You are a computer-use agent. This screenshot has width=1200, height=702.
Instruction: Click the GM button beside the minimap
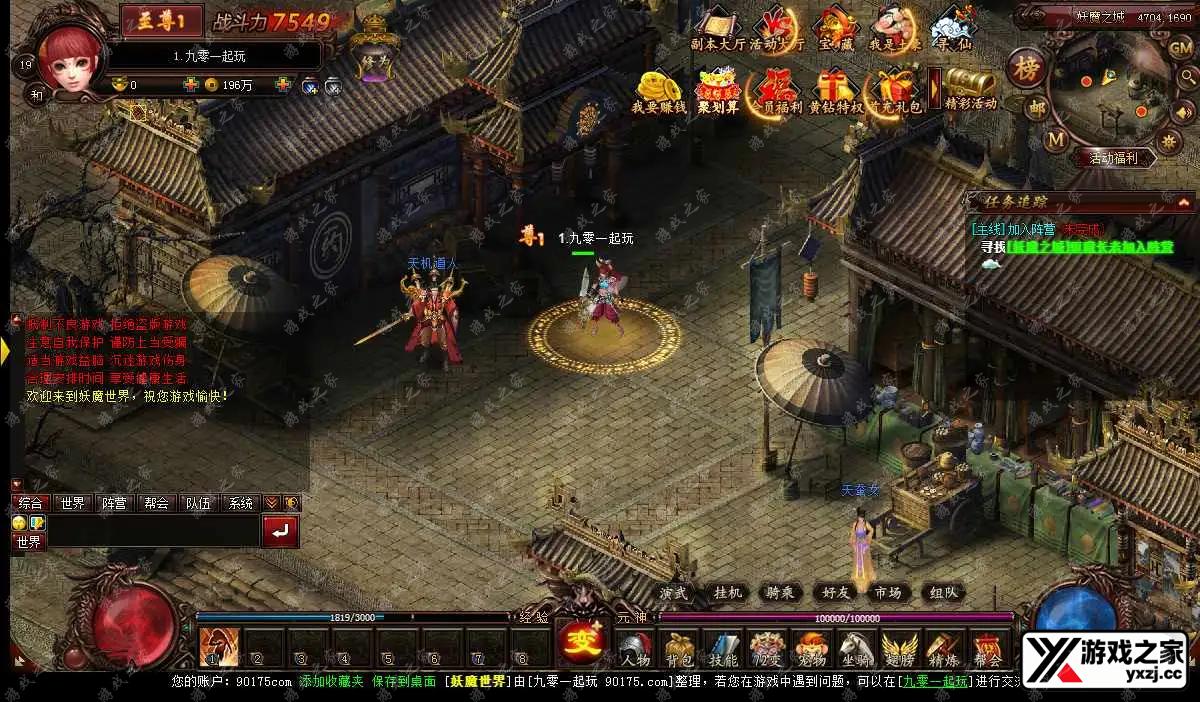1179,47
